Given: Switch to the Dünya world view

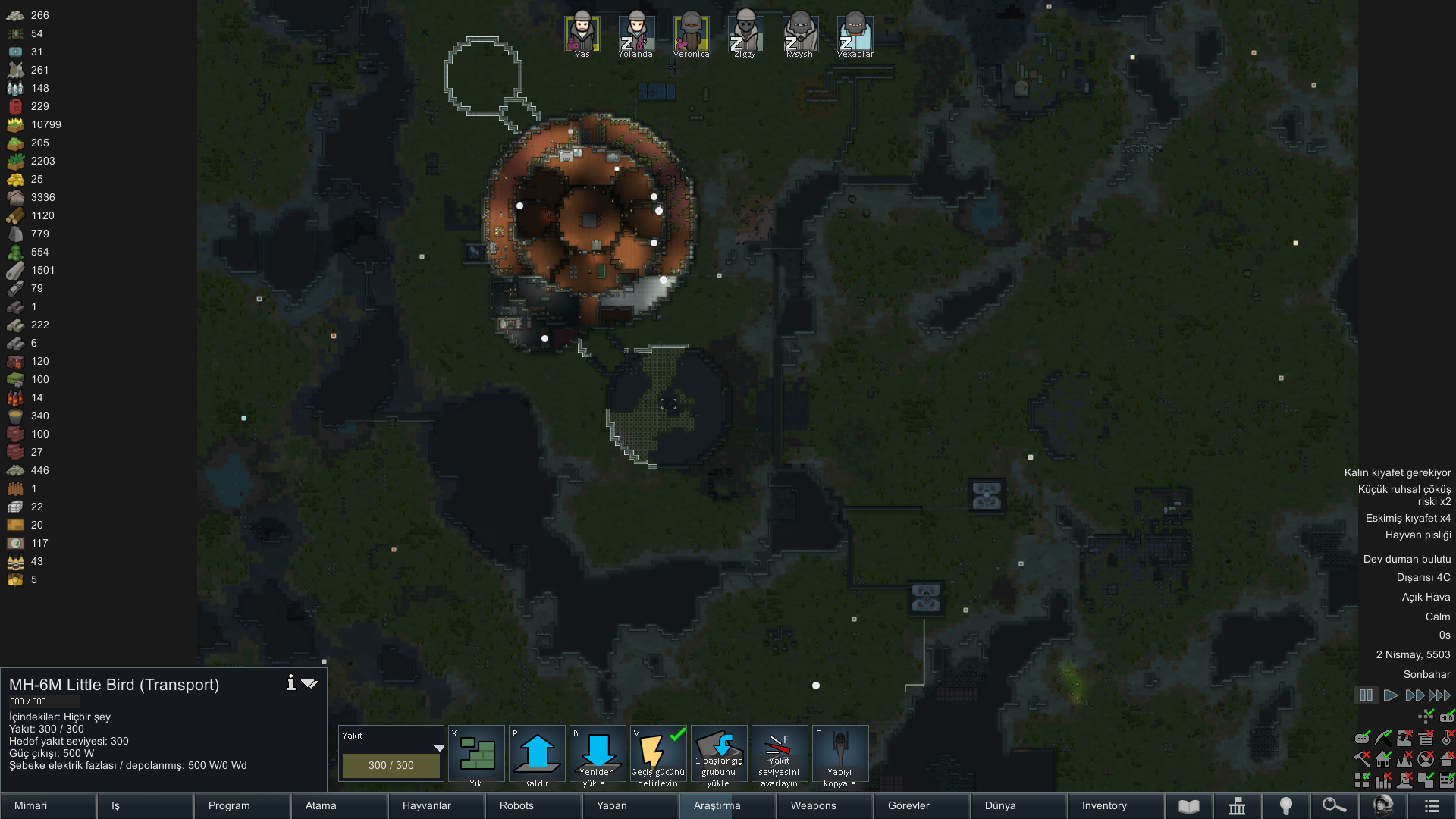Looking at the screenshot, I should pos(1018,805).
